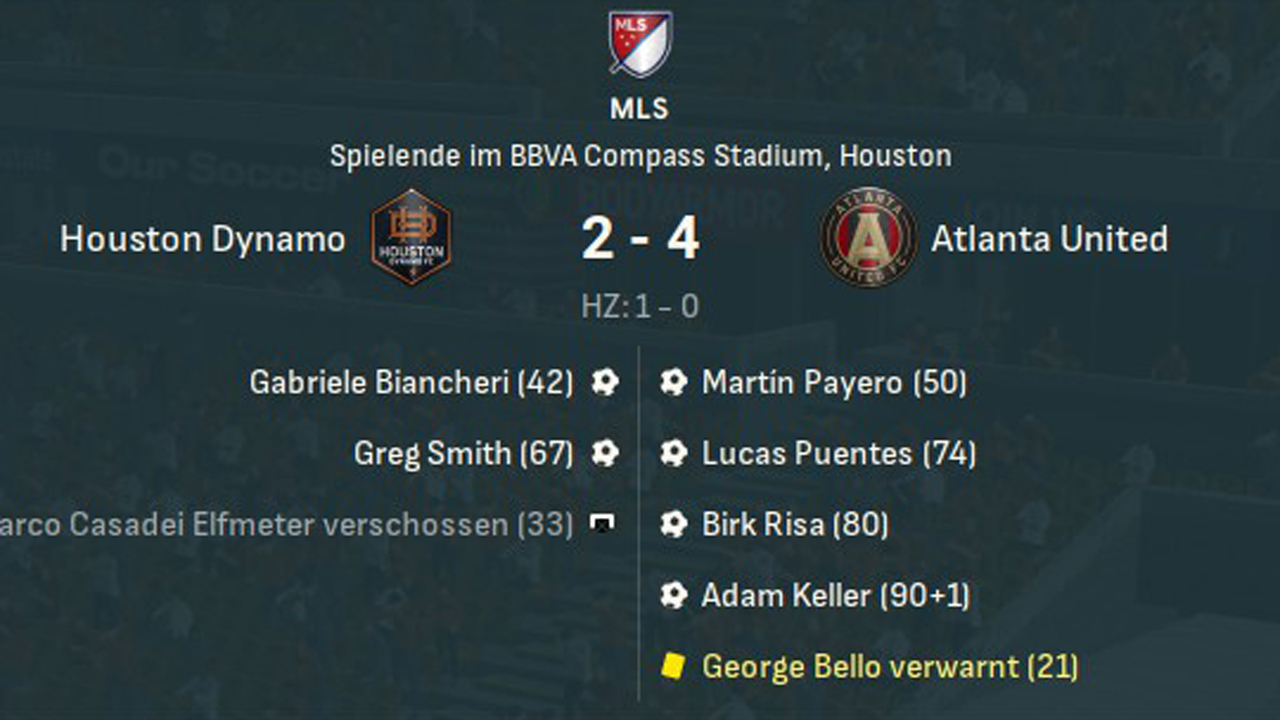Show Adam Keller's player page
This screenshot has height=720, width=1280.
click(x=835, y=596)
